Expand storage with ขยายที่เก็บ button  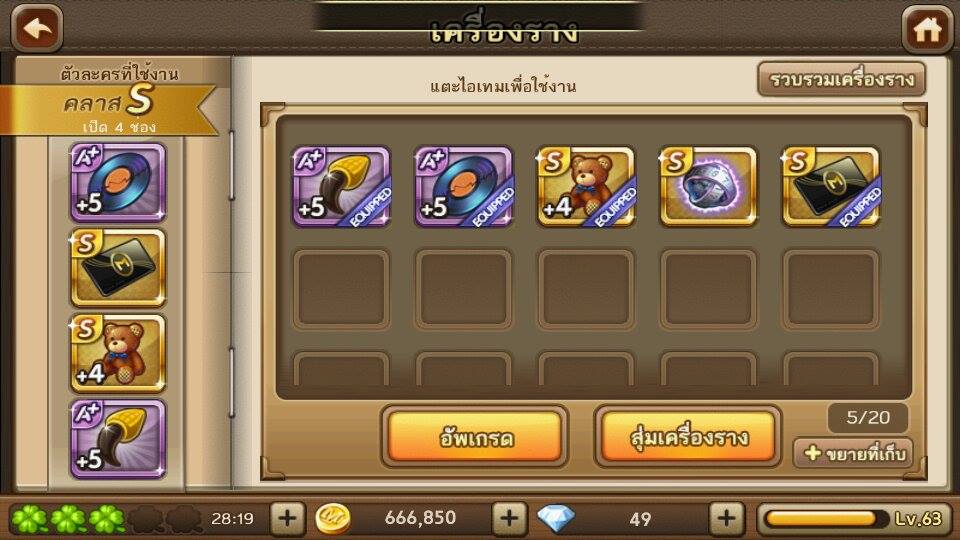click(x=853, y=453)
